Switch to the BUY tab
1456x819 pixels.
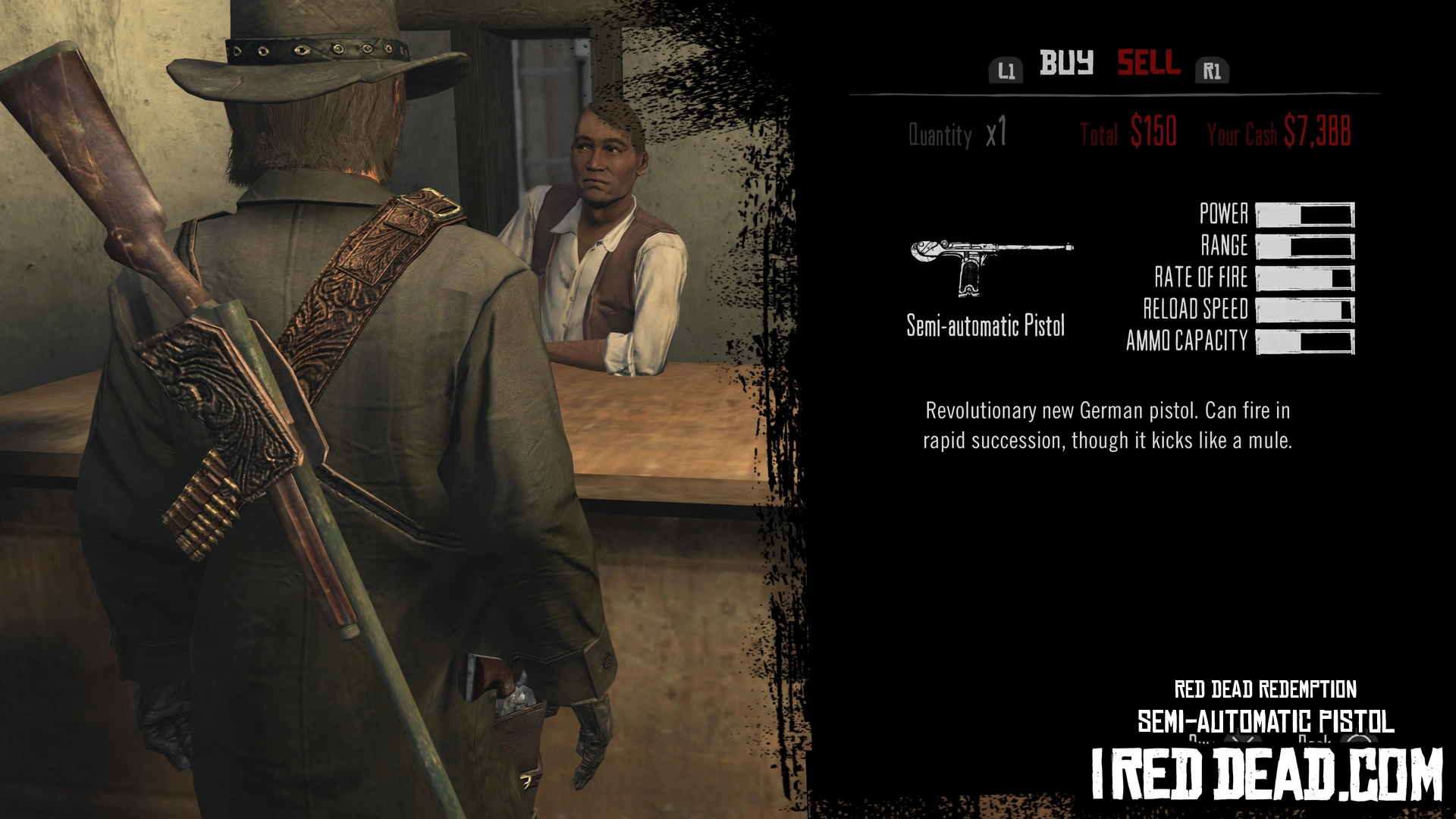(1066, 63)
